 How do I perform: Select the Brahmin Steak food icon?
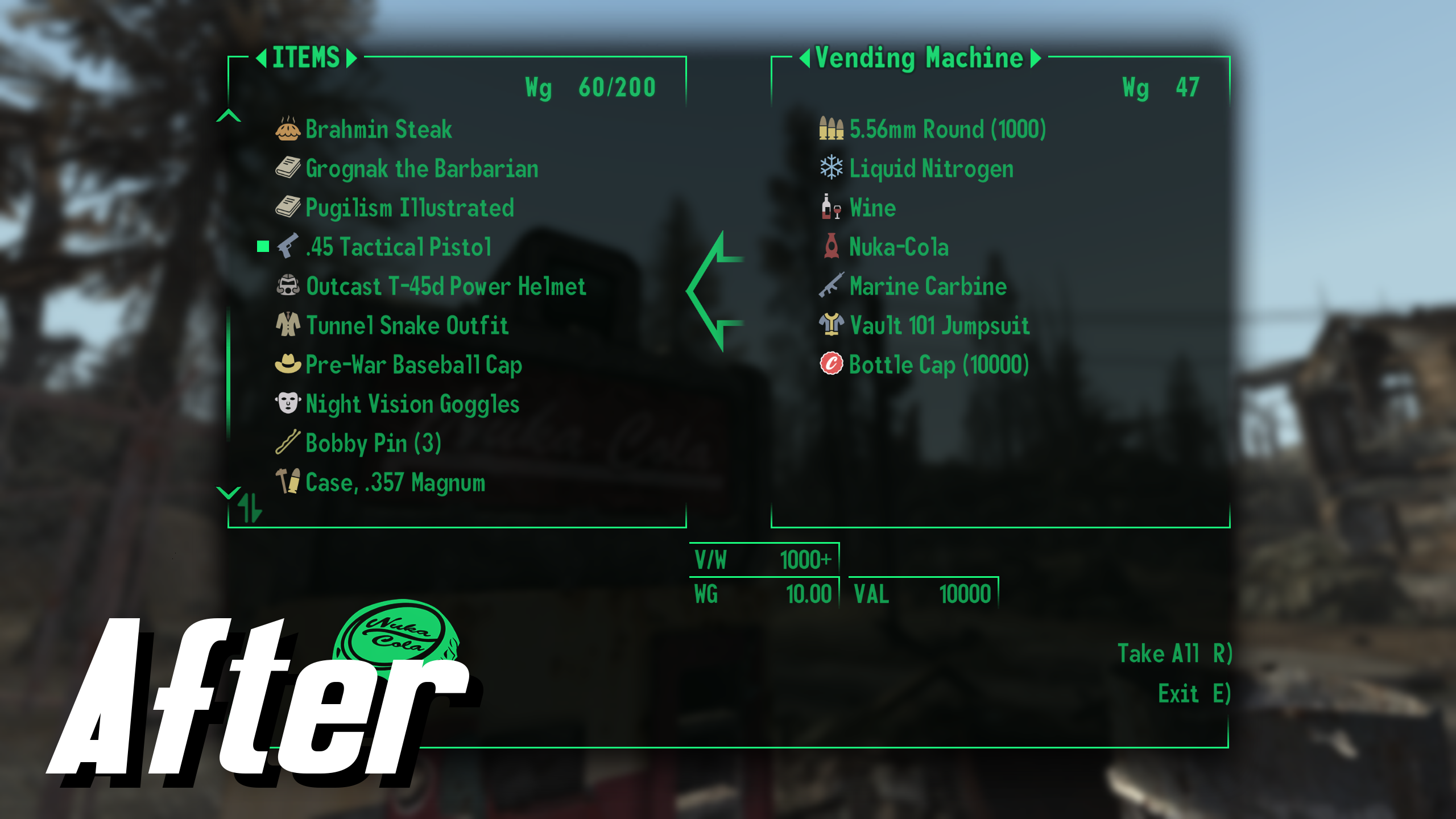tap(289, 129)
